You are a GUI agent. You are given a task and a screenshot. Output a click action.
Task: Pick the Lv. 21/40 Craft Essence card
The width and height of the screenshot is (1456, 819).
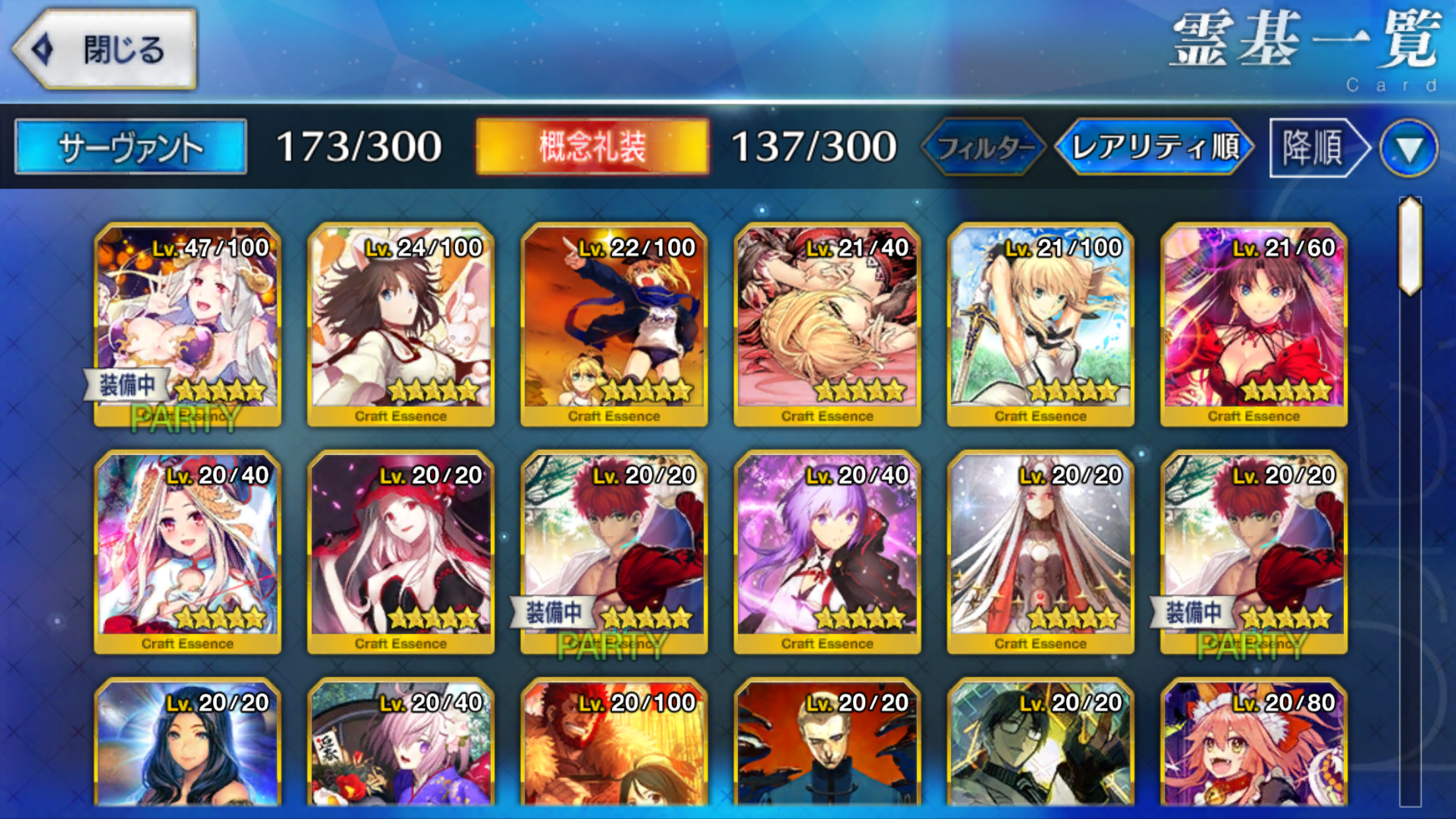[827, 324]
